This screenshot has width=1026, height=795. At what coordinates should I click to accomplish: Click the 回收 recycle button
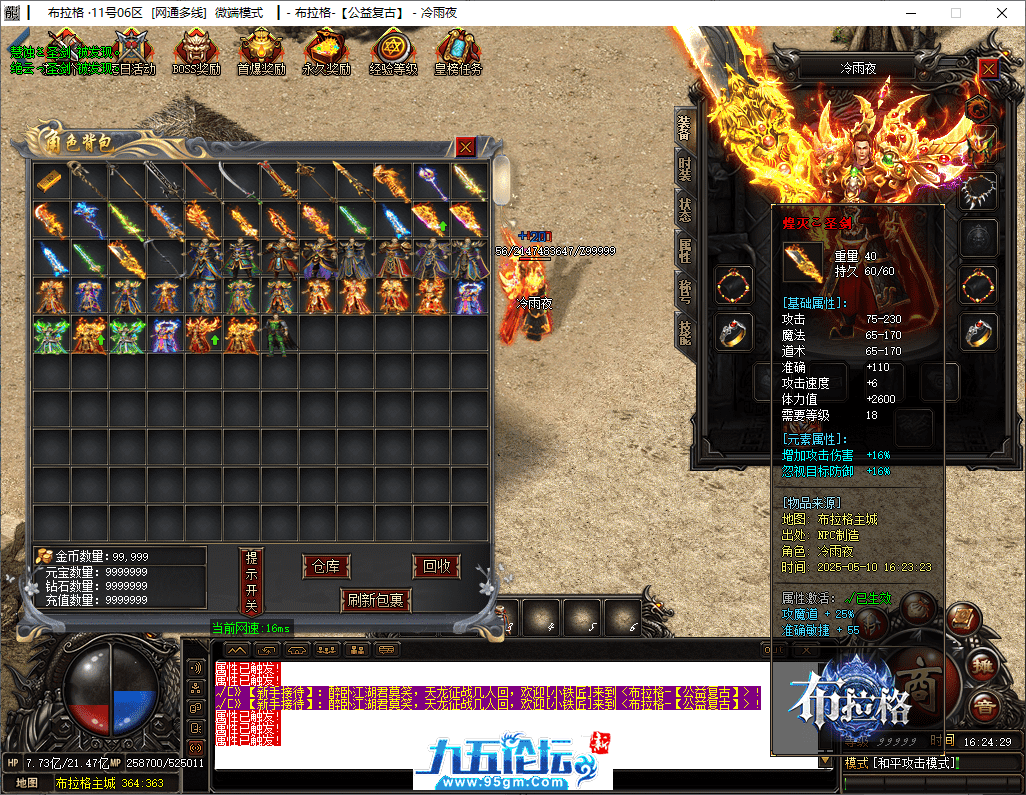437,566
